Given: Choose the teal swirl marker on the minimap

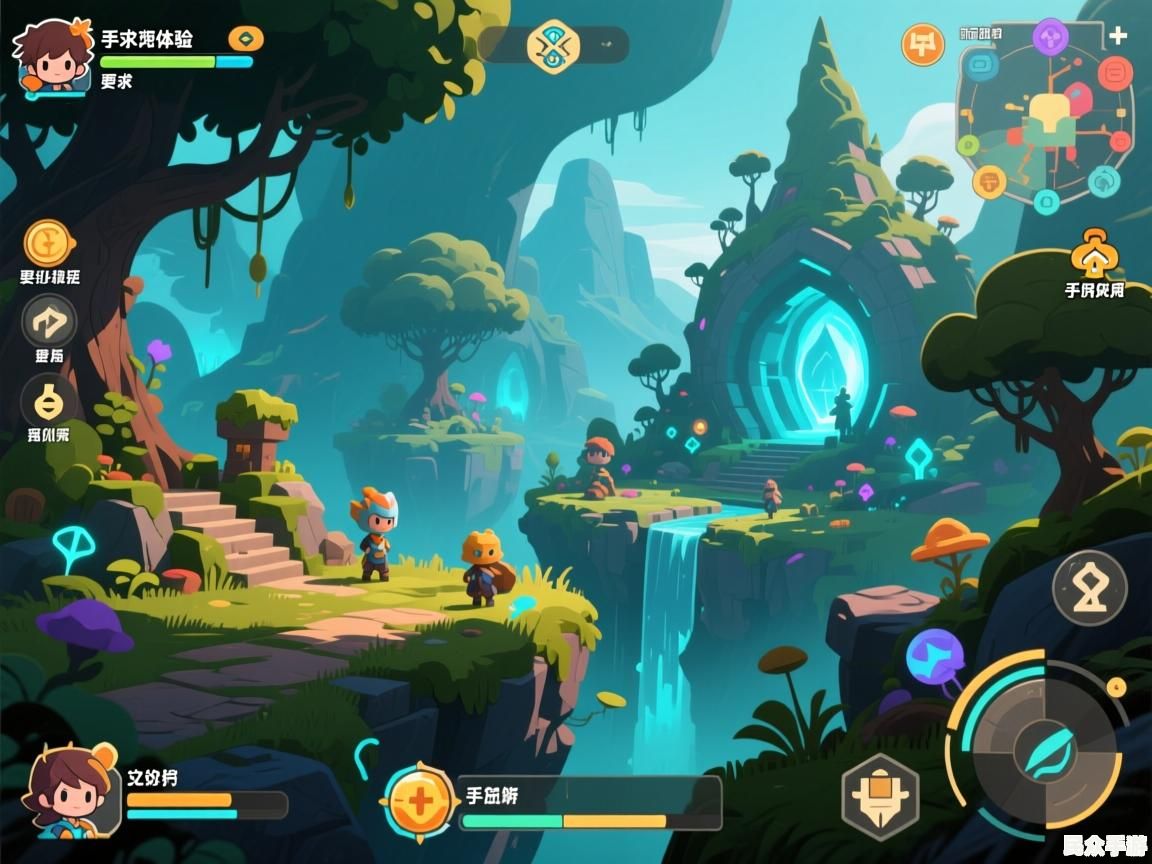Looking at the screenshot, I should click(x=1103, y=181).
